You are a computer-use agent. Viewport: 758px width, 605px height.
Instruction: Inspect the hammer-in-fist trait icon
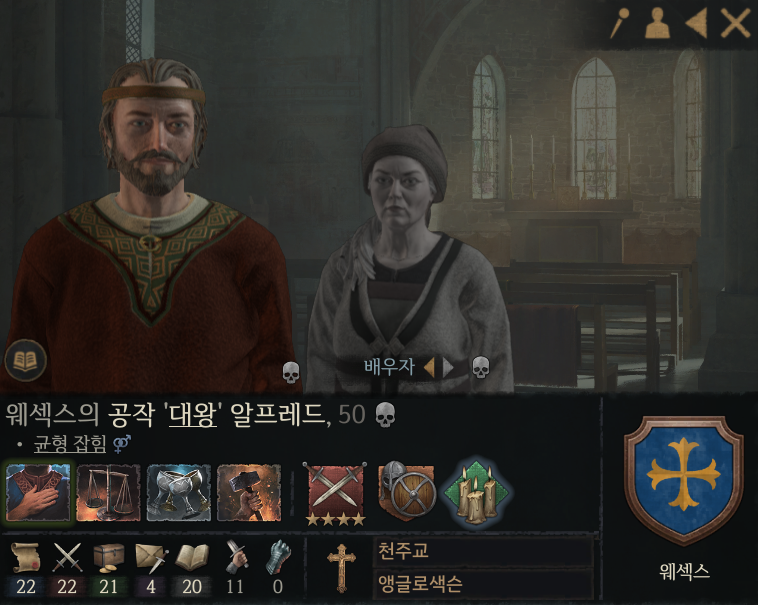pyautogui.click(x=248, y=493)
